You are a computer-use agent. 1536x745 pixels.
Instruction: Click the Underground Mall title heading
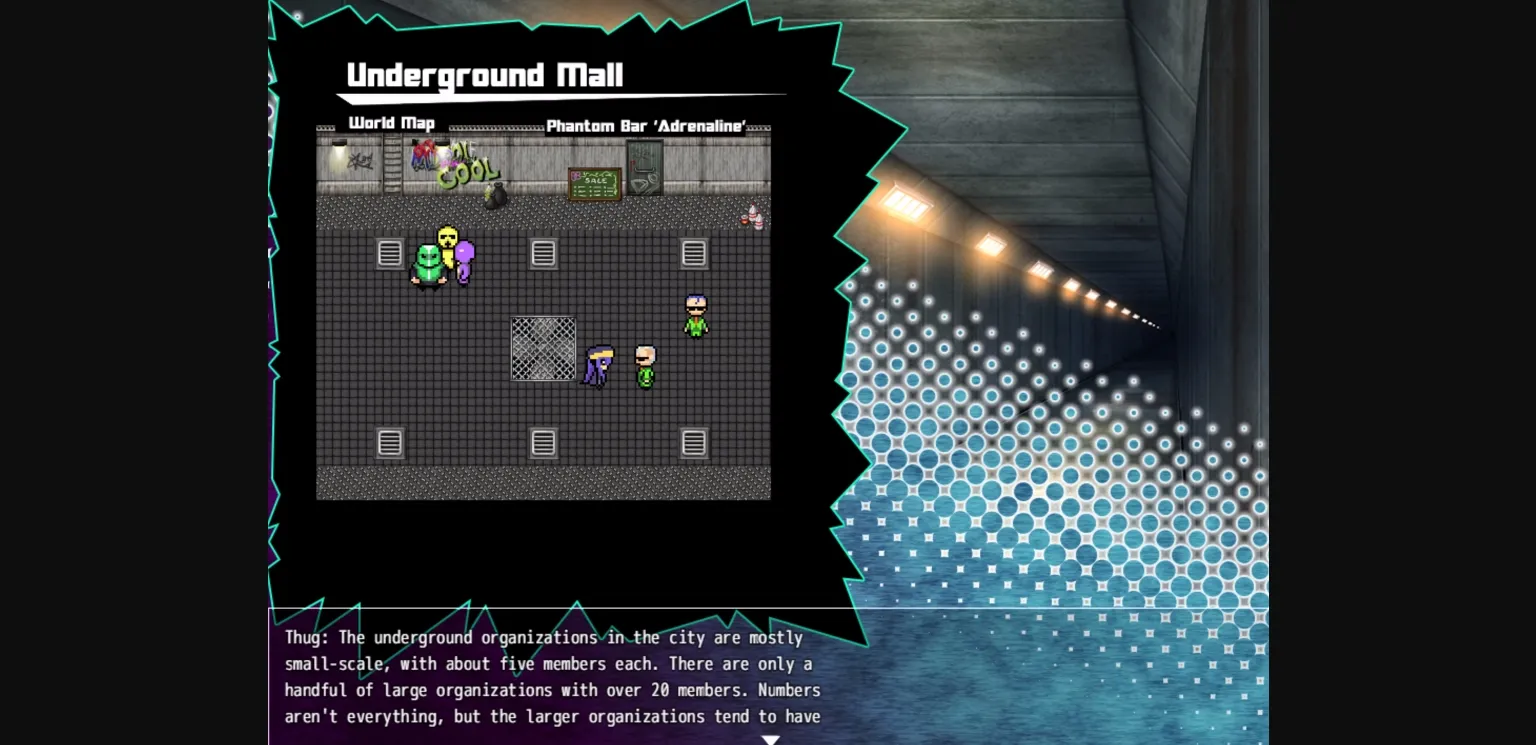coord(484,74)
